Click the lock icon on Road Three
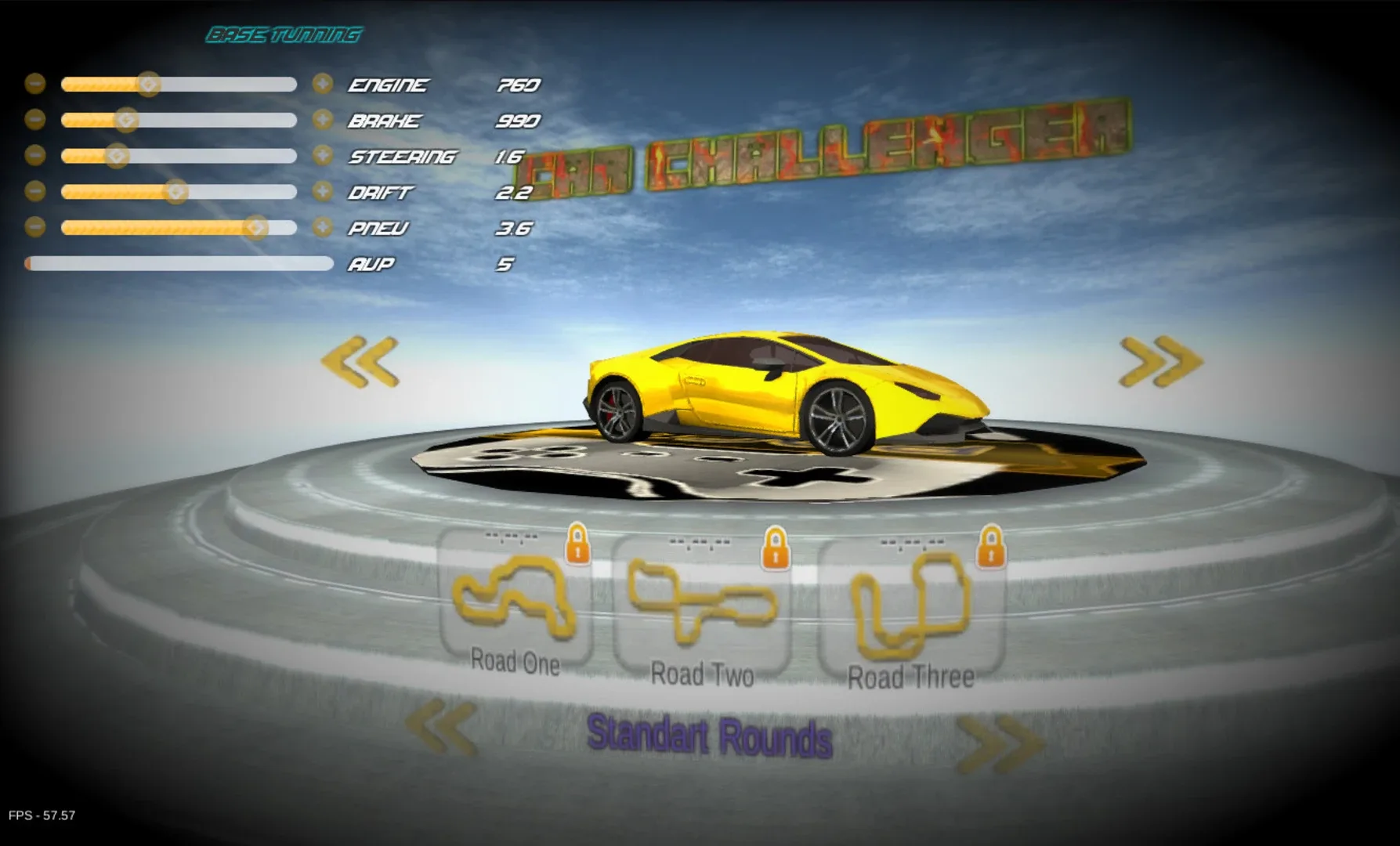The image size is (1400, 846). [993, 547]
